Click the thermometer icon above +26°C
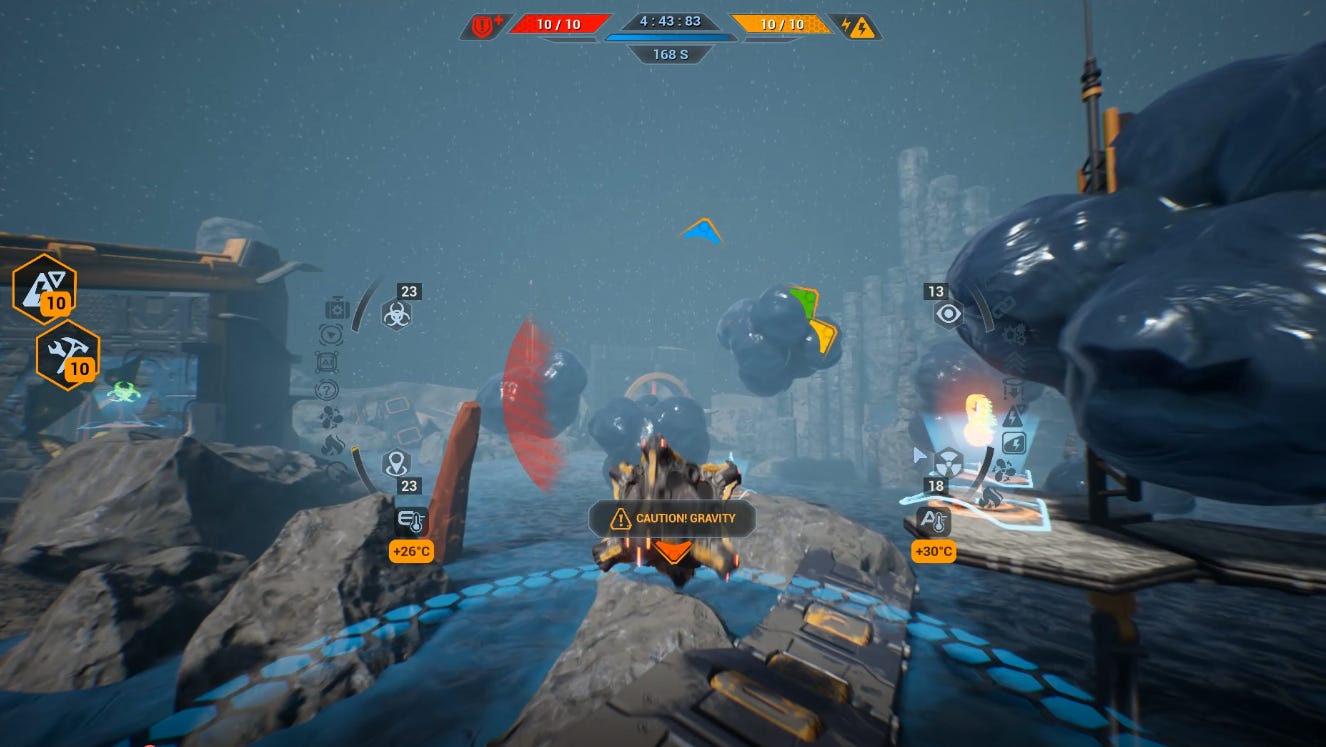Viewport: 1326px width, 747px height. [411, 521]
